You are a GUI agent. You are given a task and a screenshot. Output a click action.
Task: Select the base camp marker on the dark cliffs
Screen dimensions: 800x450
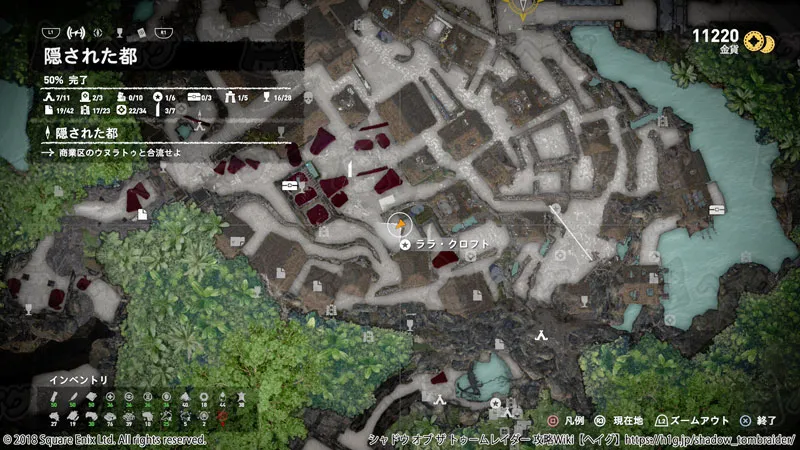tap(541, 336)
